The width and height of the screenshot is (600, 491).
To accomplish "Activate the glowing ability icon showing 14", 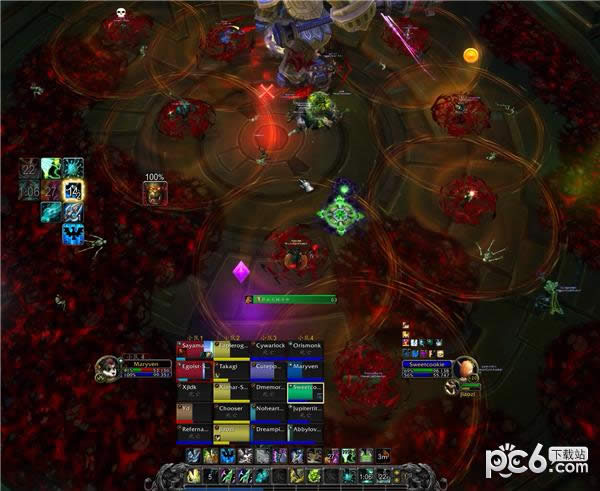I will [x=73, y=190].
